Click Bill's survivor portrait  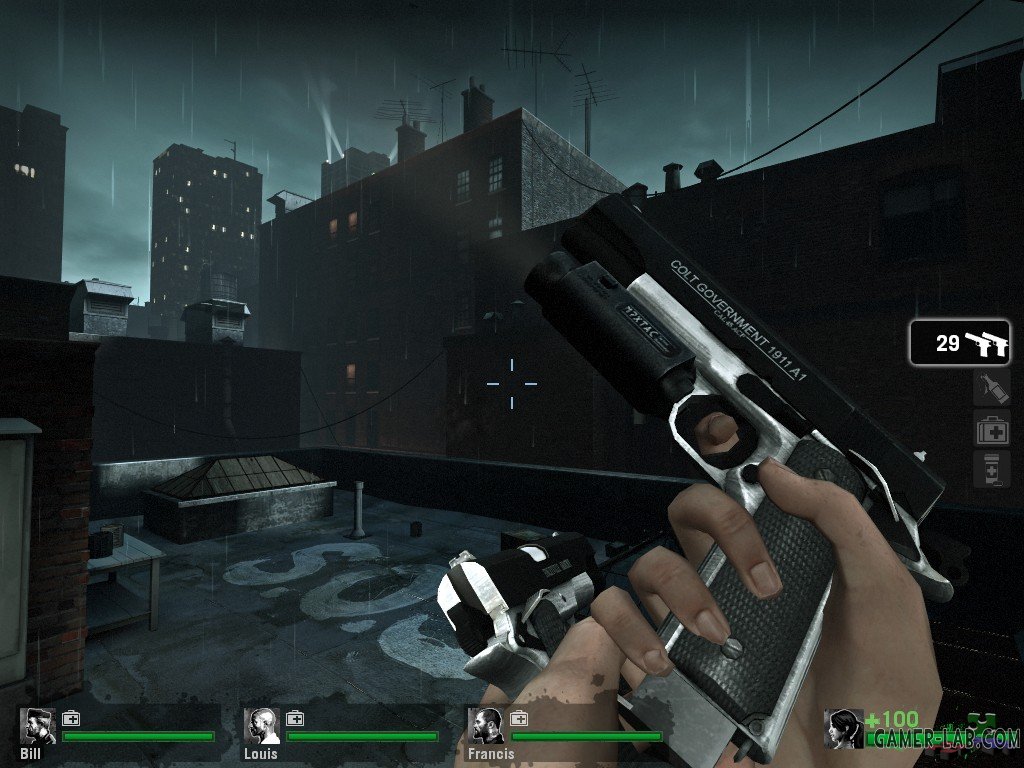pos(37,726)
